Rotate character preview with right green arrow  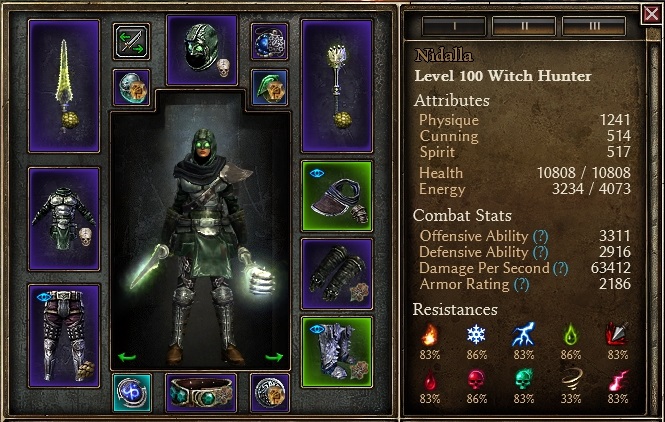(x=274, y=355)
